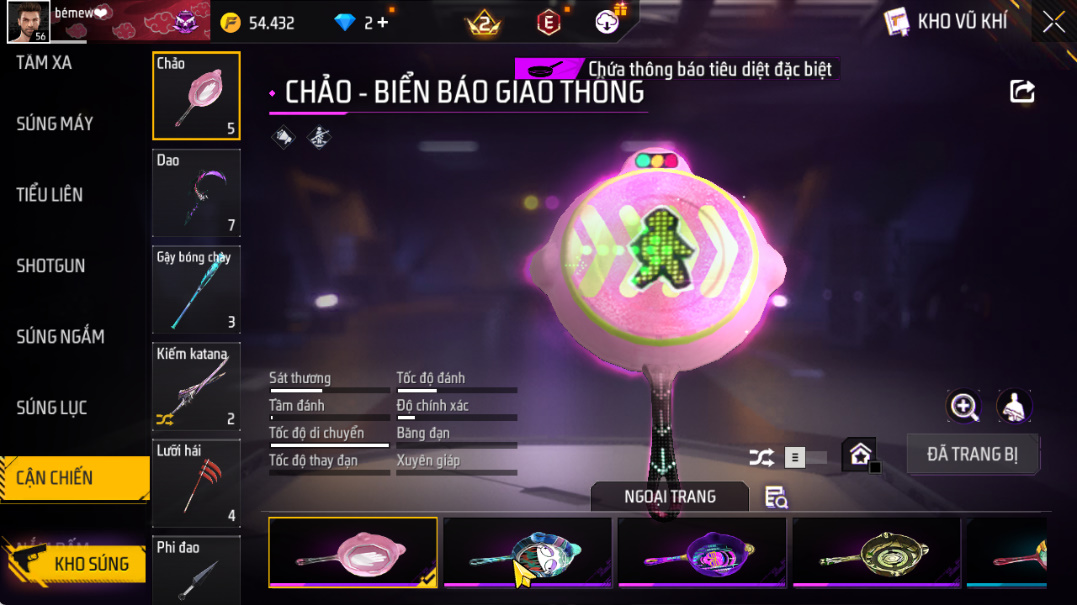Select the Shotgun weapon category
The image size is (1077, 605).
[51, 266]
